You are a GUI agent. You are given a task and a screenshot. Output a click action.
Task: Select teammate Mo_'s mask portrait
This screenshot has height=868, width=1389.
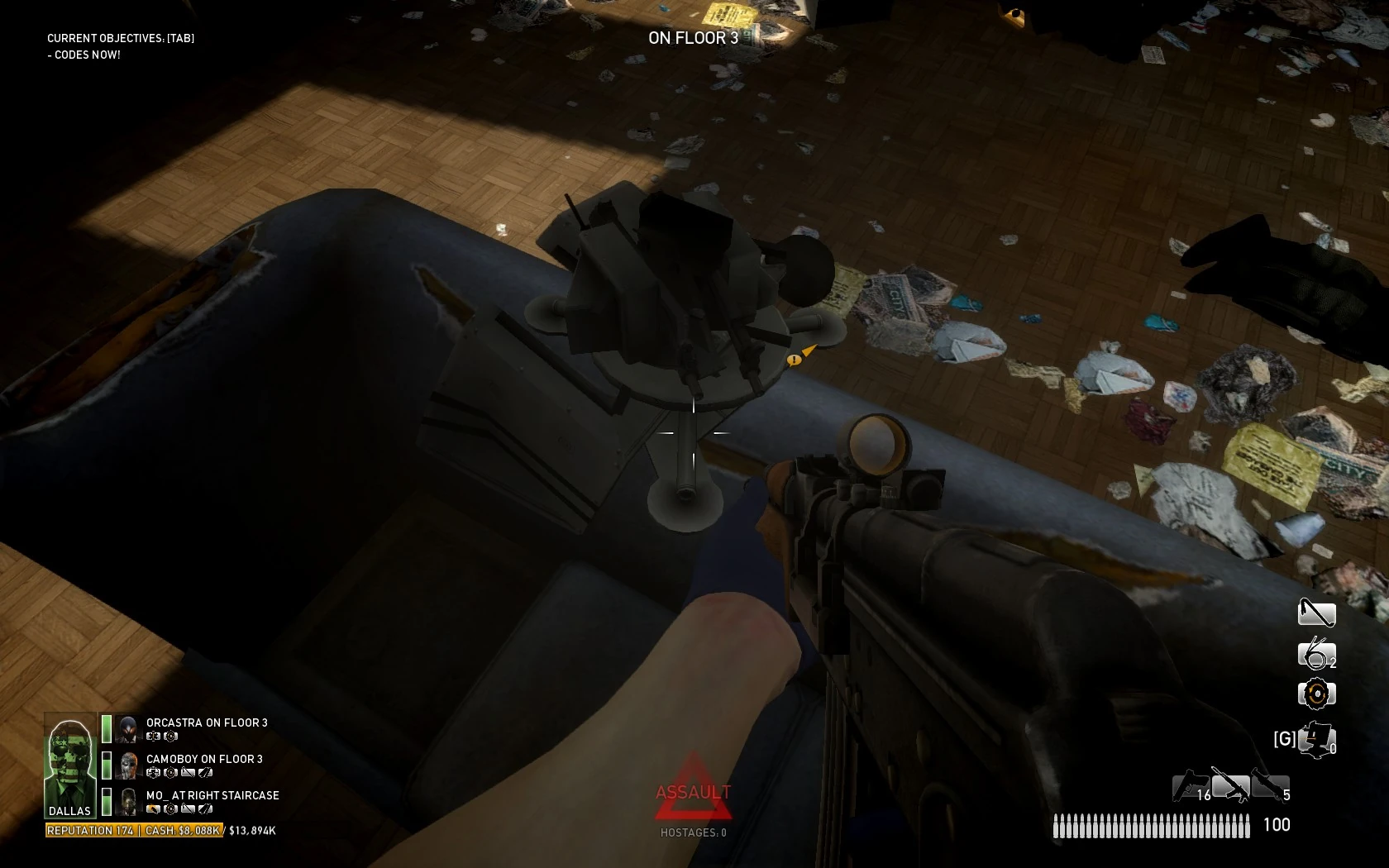[x=127, y=801]
